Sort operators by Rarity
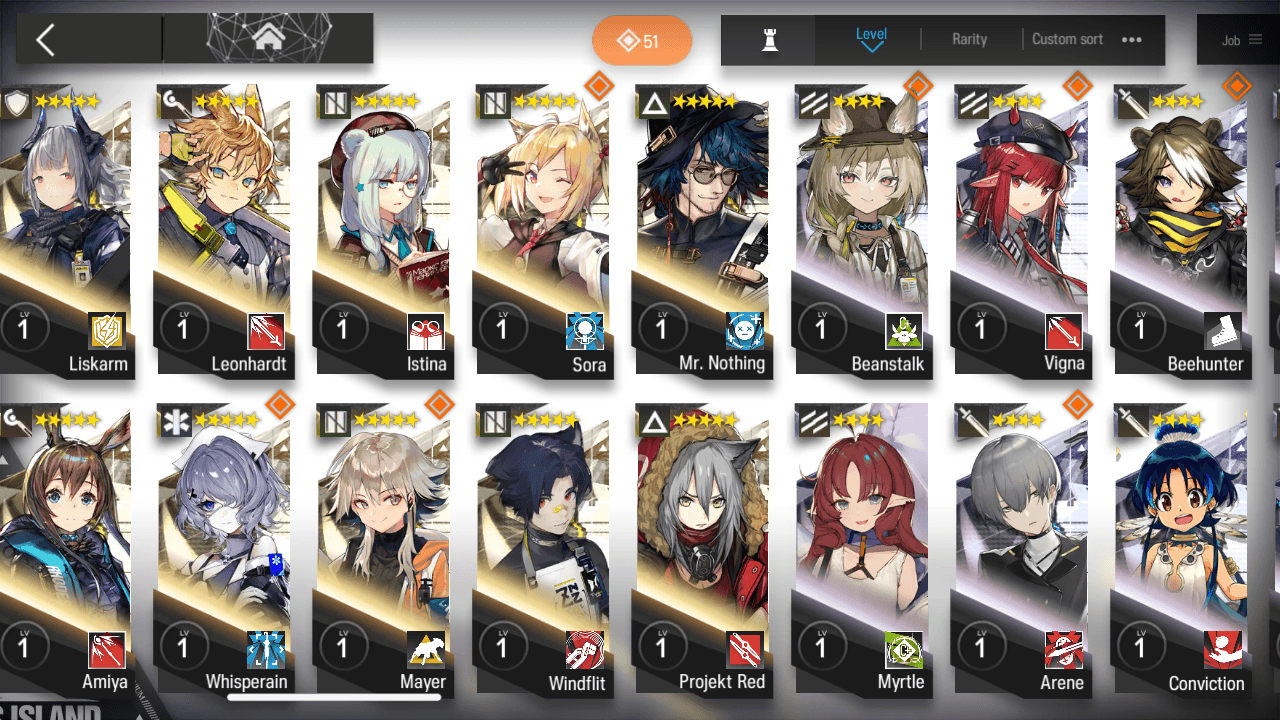 (x=969, y=39)
